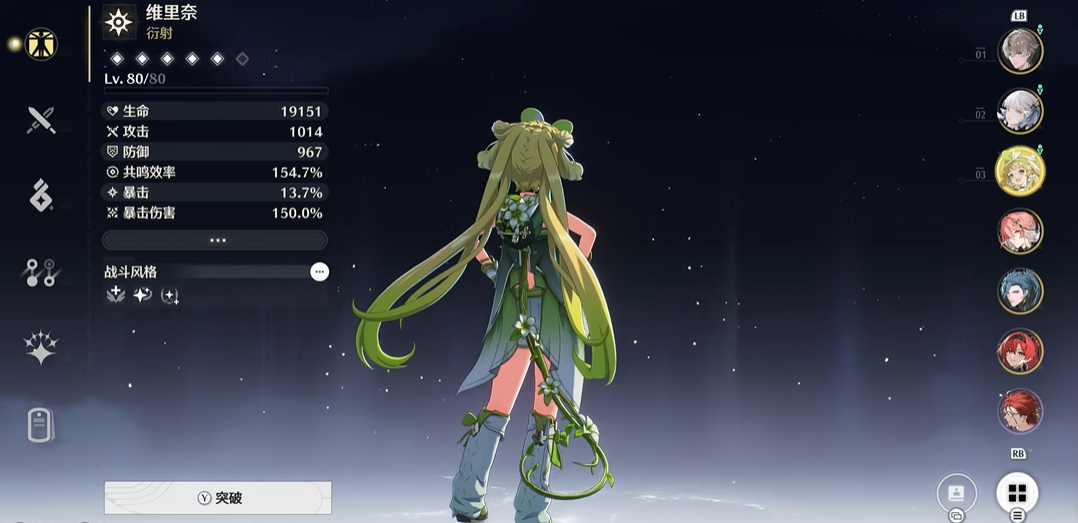The image size is (1078, 523).
Task: Click the 突破 ascension button
Action: click(218, 497)
